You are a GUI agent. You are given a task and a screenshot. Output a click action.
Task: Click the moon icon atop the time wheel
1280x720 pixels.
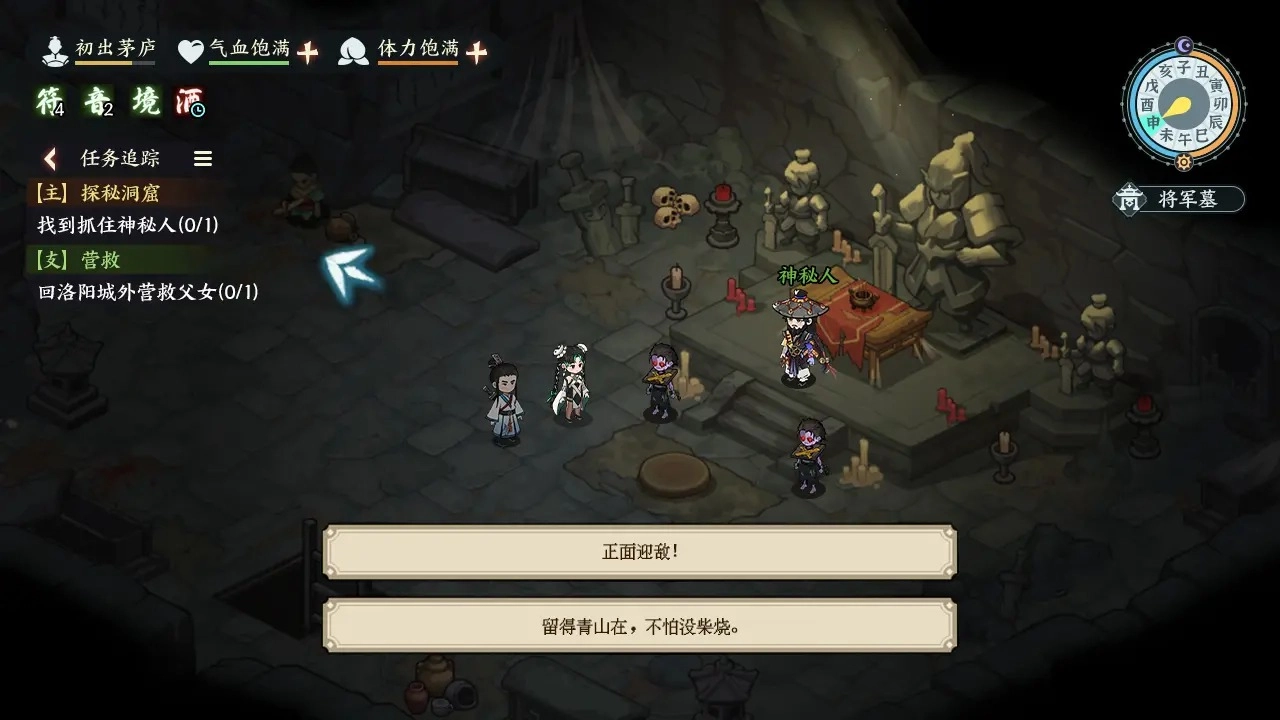1183,45
